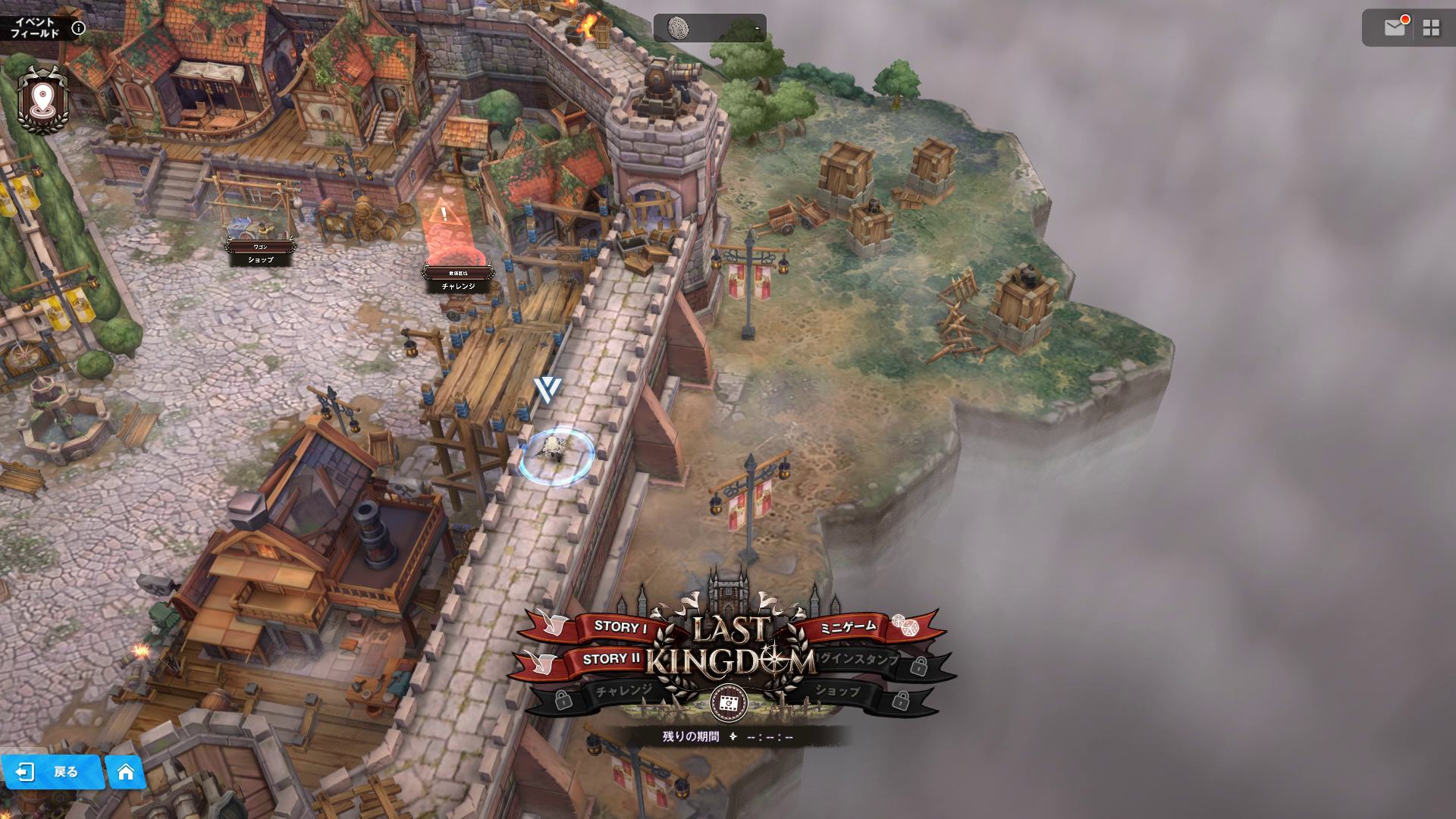Show the イベントフィールド info icon

(x=78, y=29)
